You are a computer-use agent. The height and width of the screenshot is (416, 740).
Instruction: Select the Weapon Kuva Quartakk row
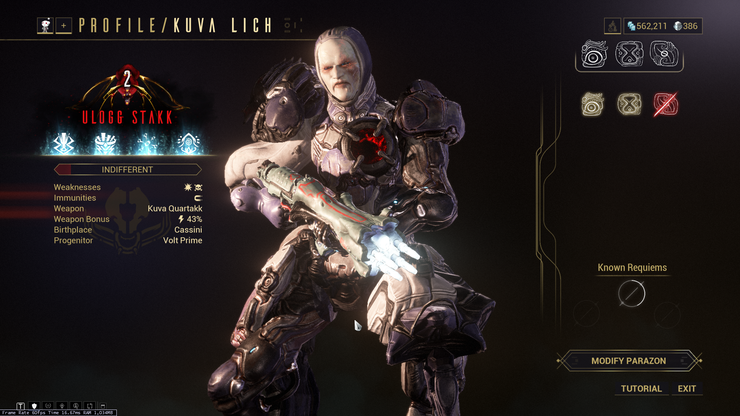[x=128, y=208]
